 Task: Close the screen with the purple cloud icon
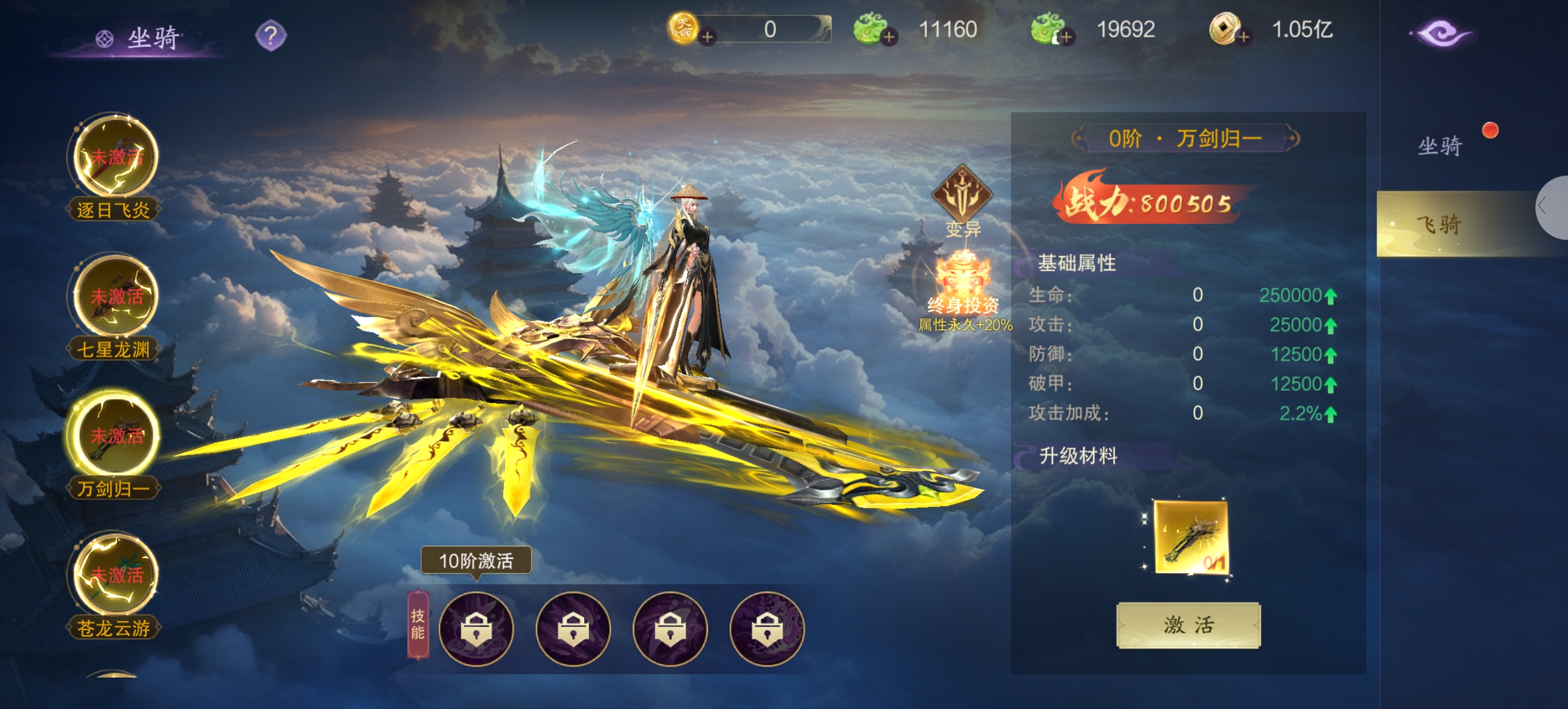(1441, 34)
